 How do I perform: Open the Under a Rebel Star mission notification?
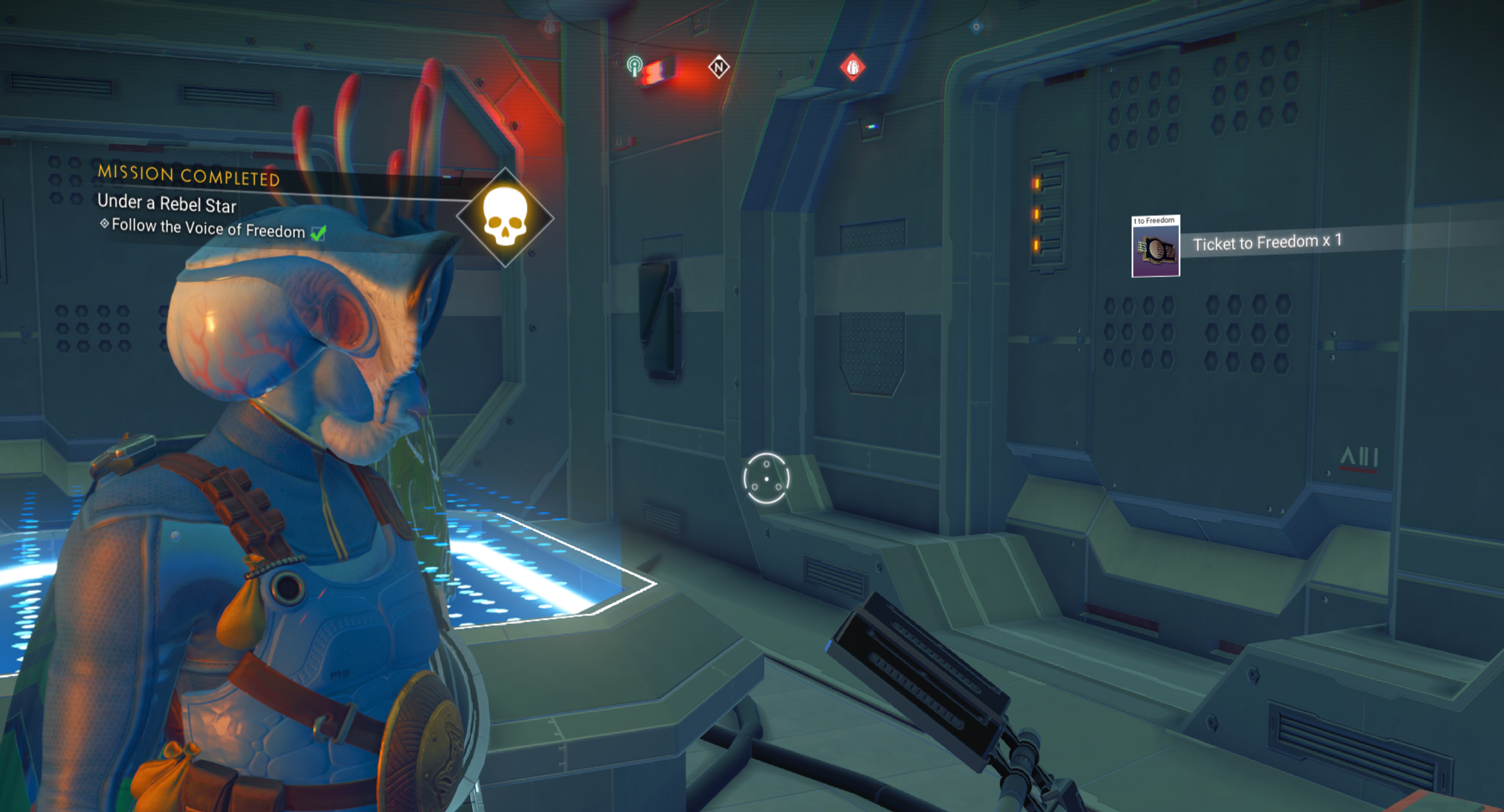167,204
